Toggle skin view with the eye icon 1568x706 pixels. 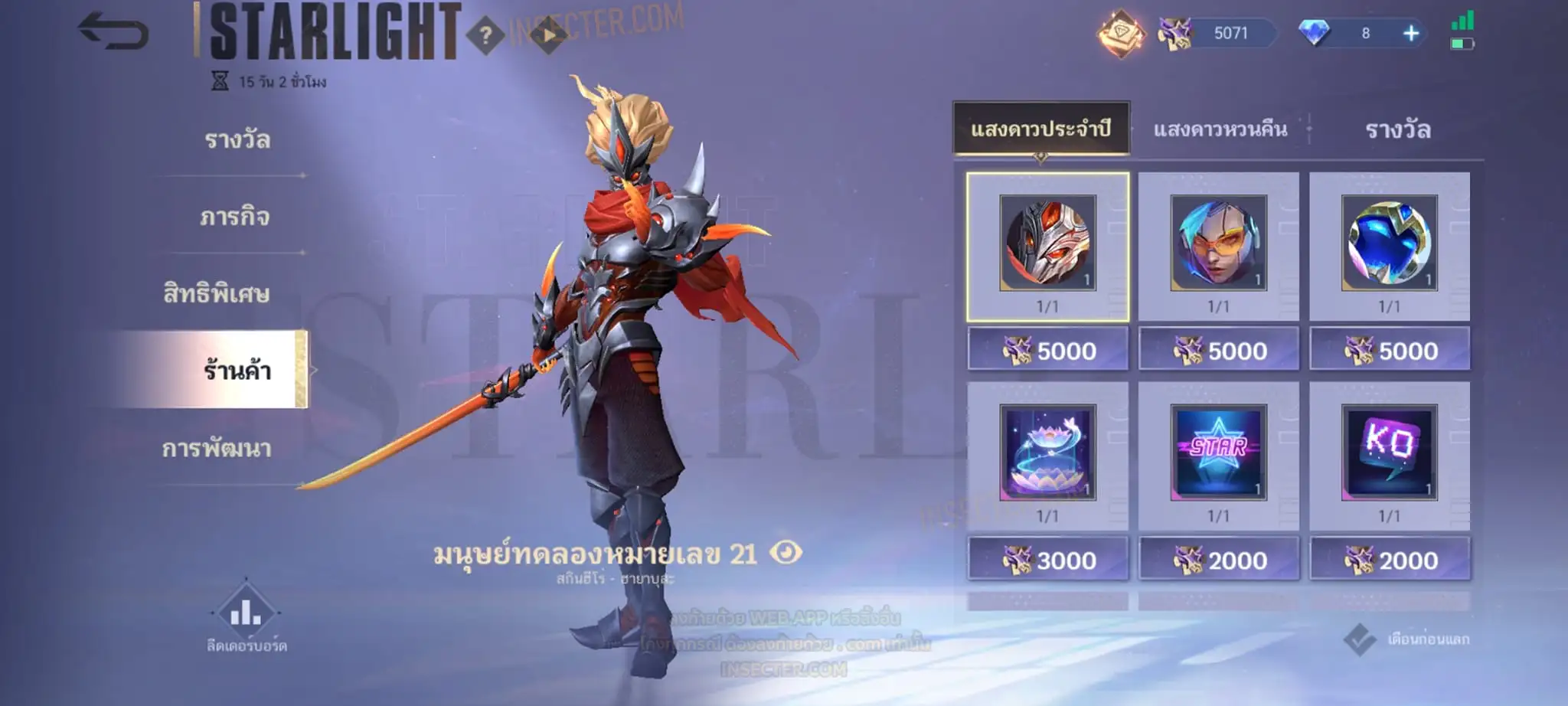786,552
